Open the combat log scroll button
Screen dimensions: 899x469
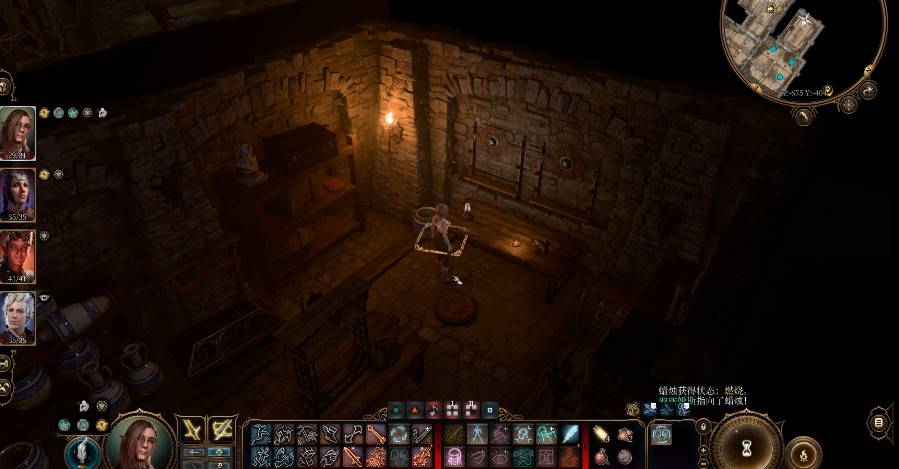tap(879, 423)
